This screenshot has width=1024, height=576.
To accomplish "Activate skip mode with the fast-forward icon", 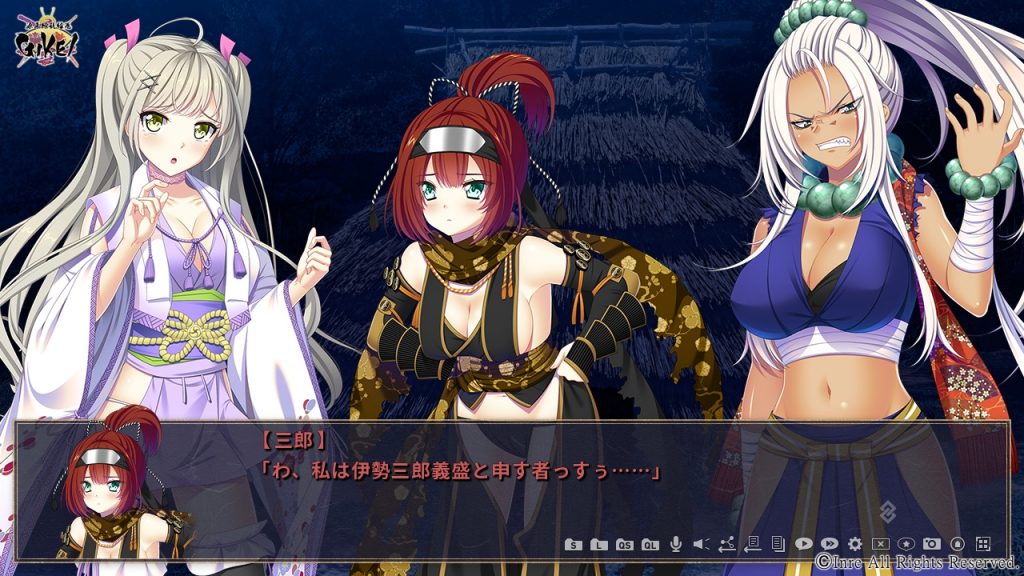I will (x=829, y=544).
